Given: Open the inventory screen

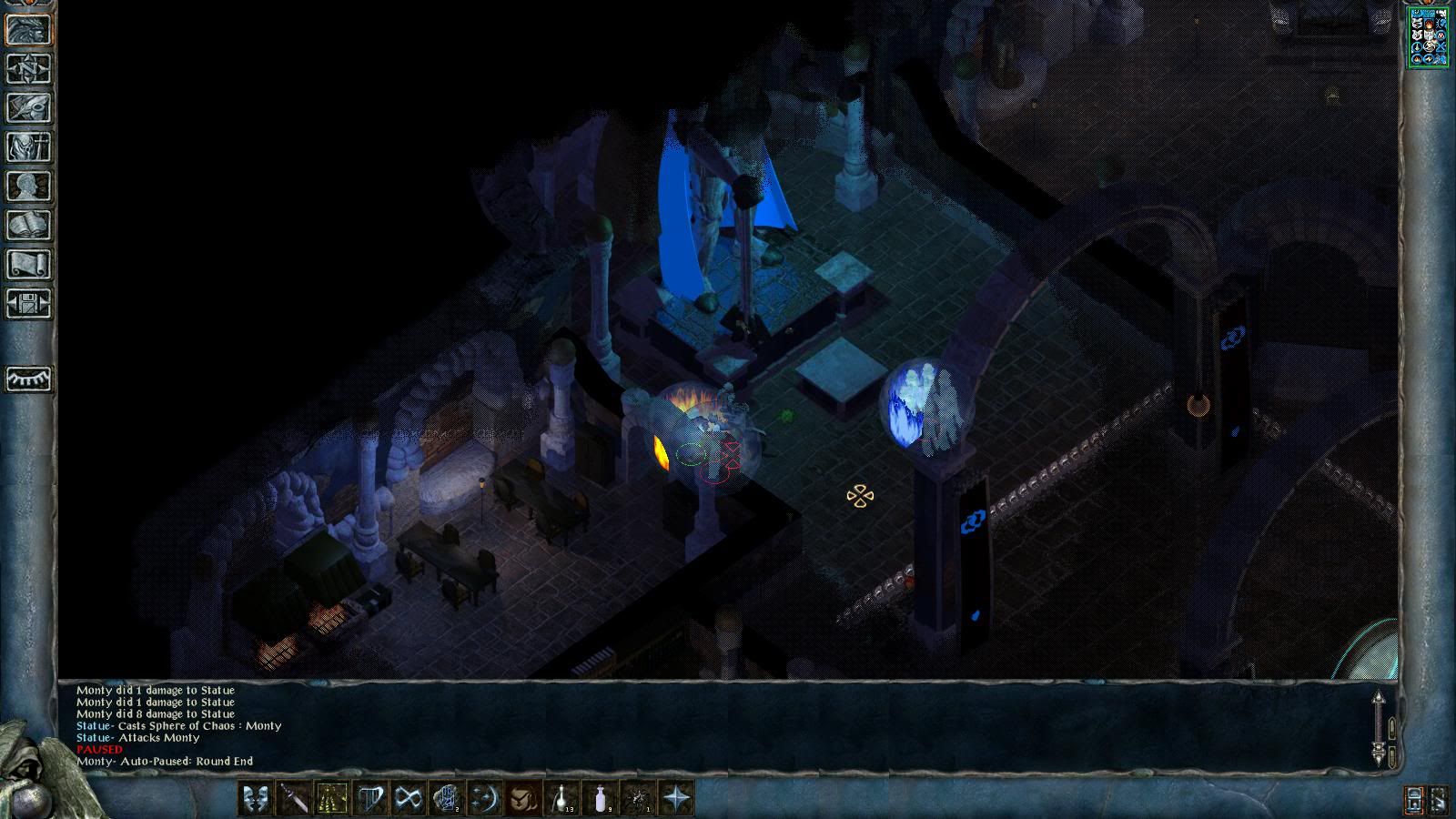Looking at the screenshot, I should pyautogui.click(x=28, y=147).
